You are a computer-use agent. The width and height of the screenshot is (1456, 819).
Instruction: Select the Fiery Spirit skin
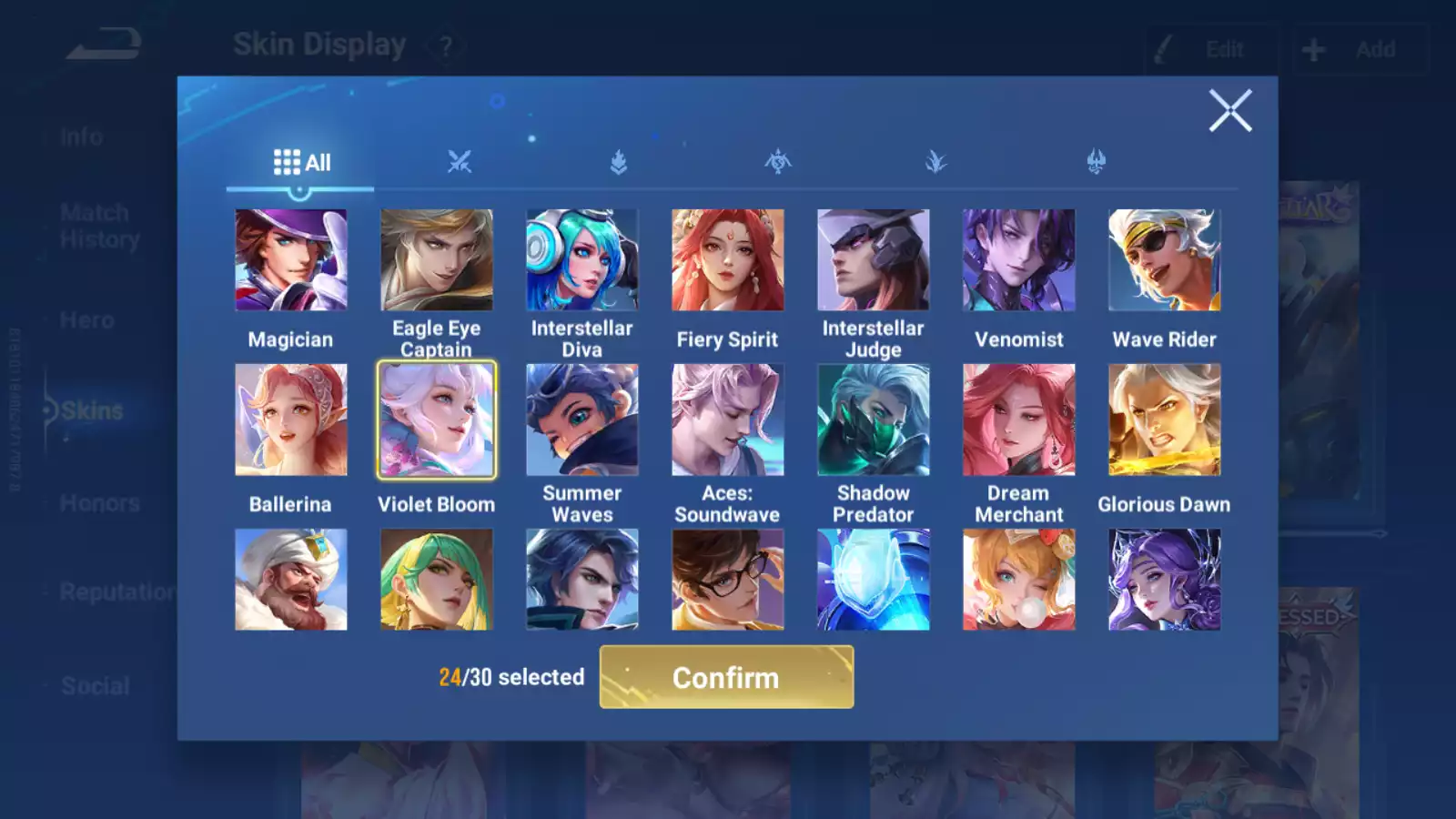[727, 260]
